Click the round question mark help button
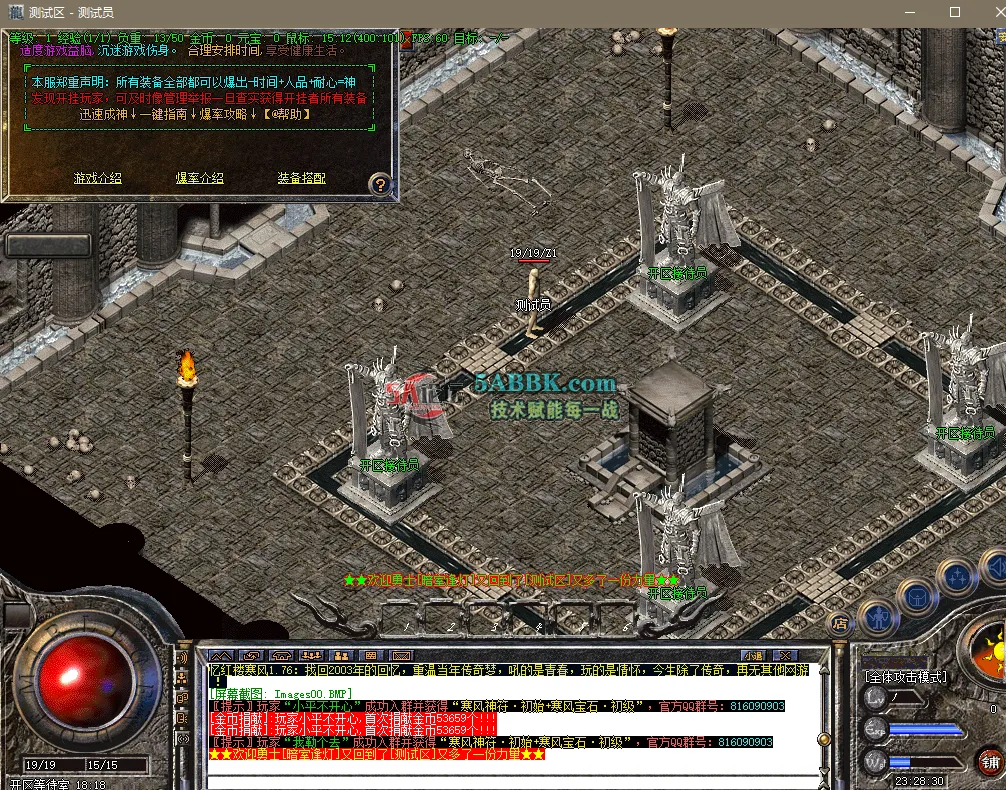 [x=380, y=184]
